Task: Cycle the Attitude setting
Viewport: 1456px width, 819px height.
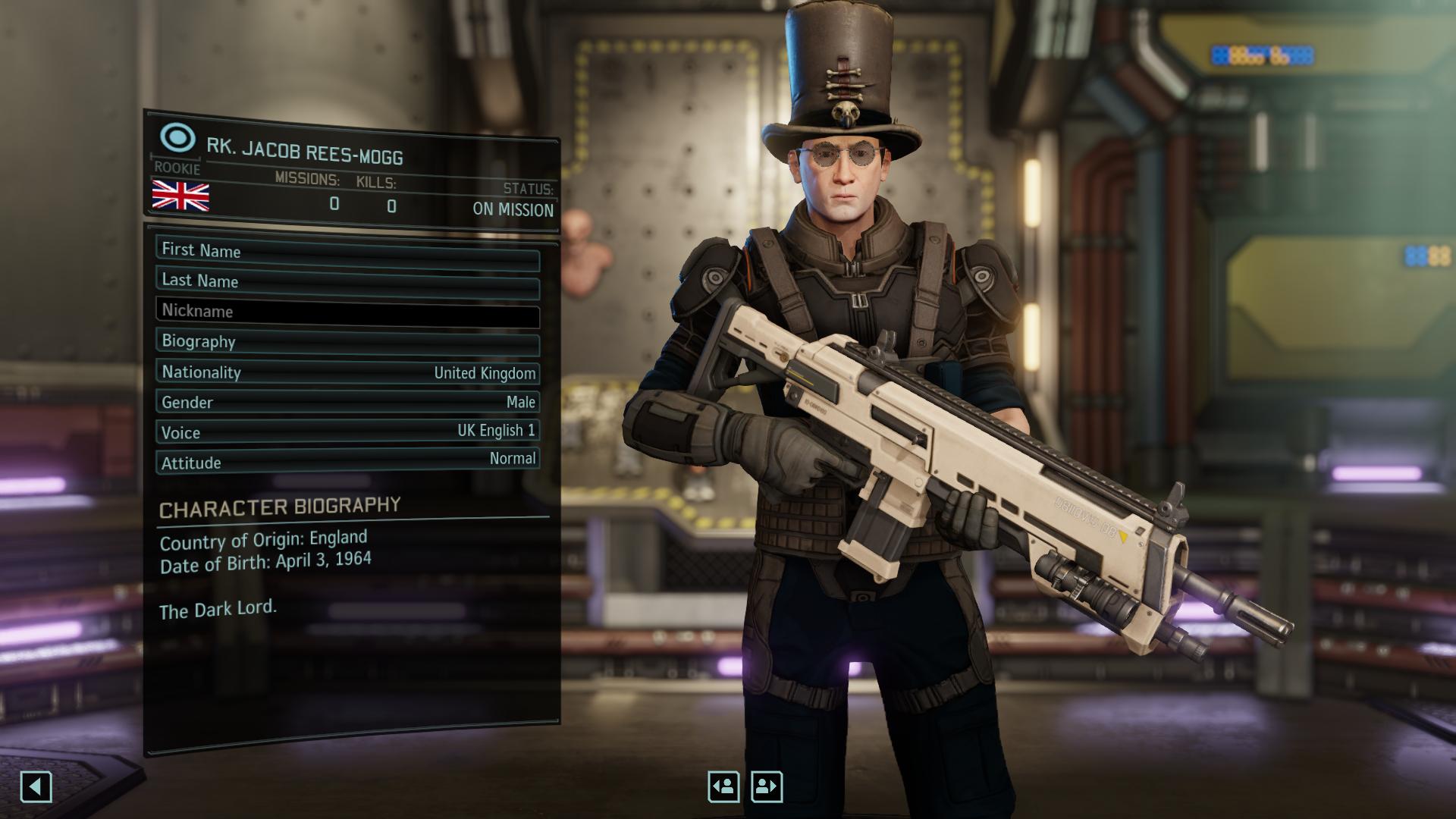Action: point(347,461)
